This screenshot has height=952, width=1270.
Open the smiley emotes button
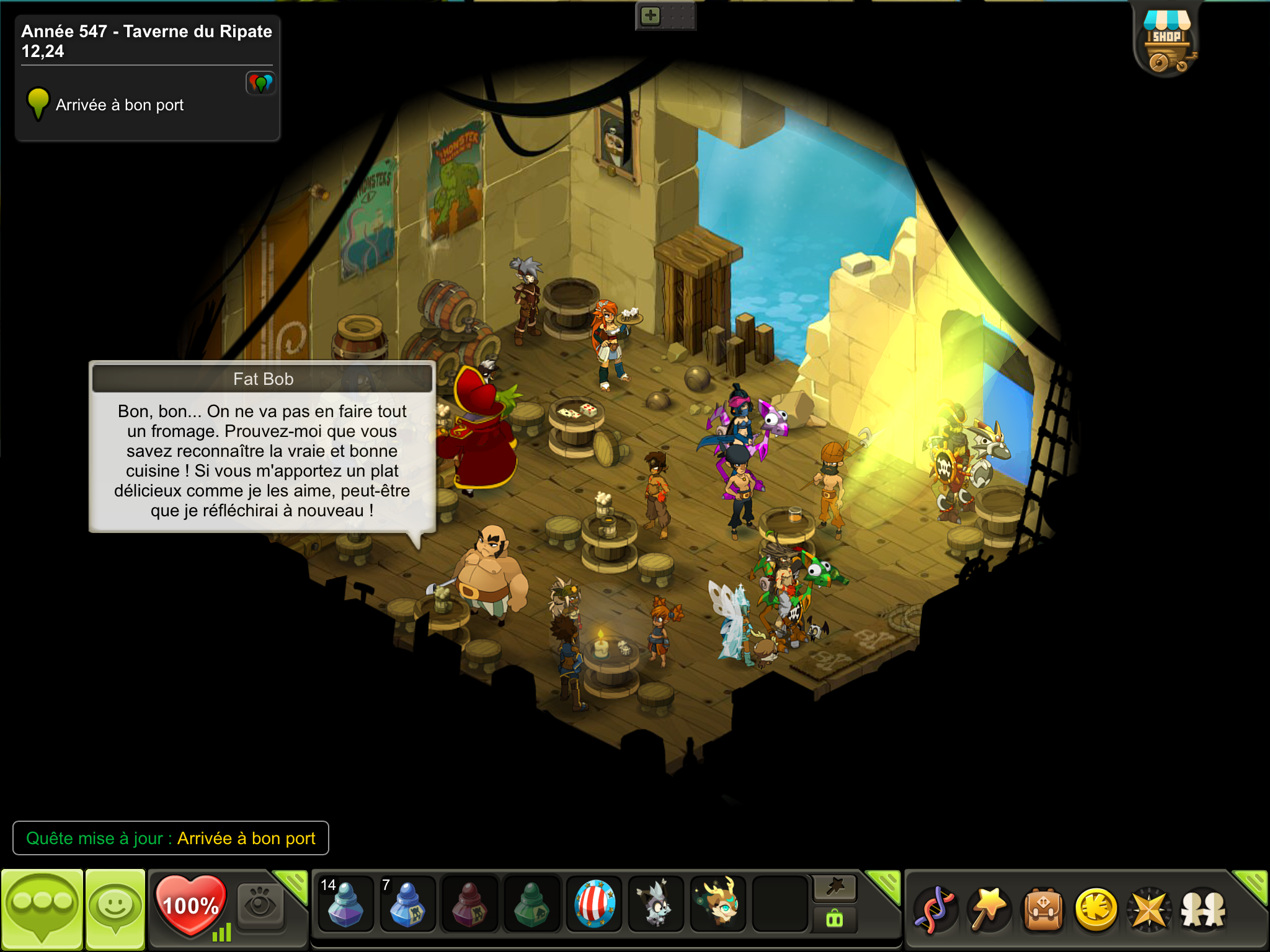point(115,909)
